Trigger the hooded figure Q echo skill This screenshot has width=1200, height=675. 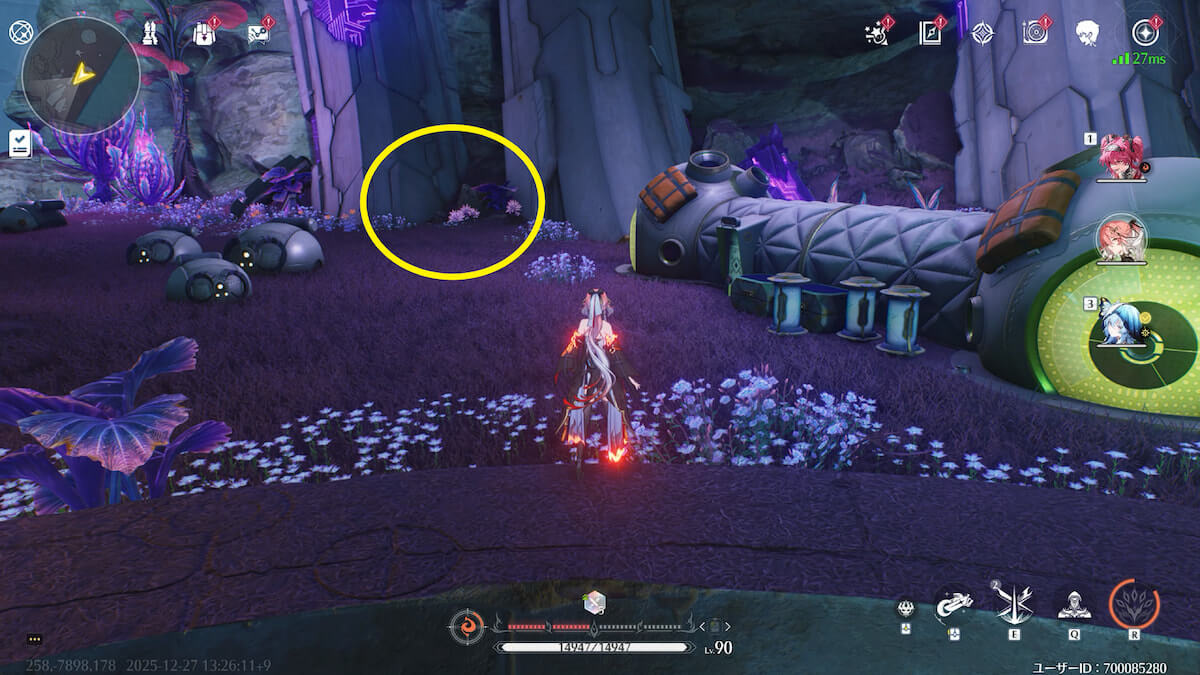tap(1074, 604)
